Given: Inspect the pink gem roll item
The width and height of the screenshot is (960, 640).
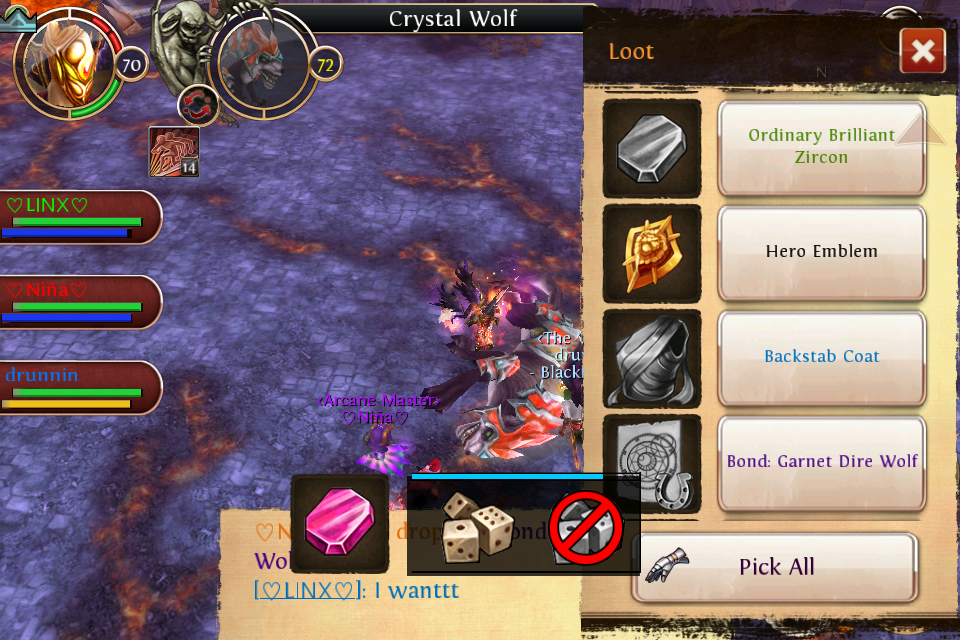Looking at the screenshot, I should [x=340, y=523].
